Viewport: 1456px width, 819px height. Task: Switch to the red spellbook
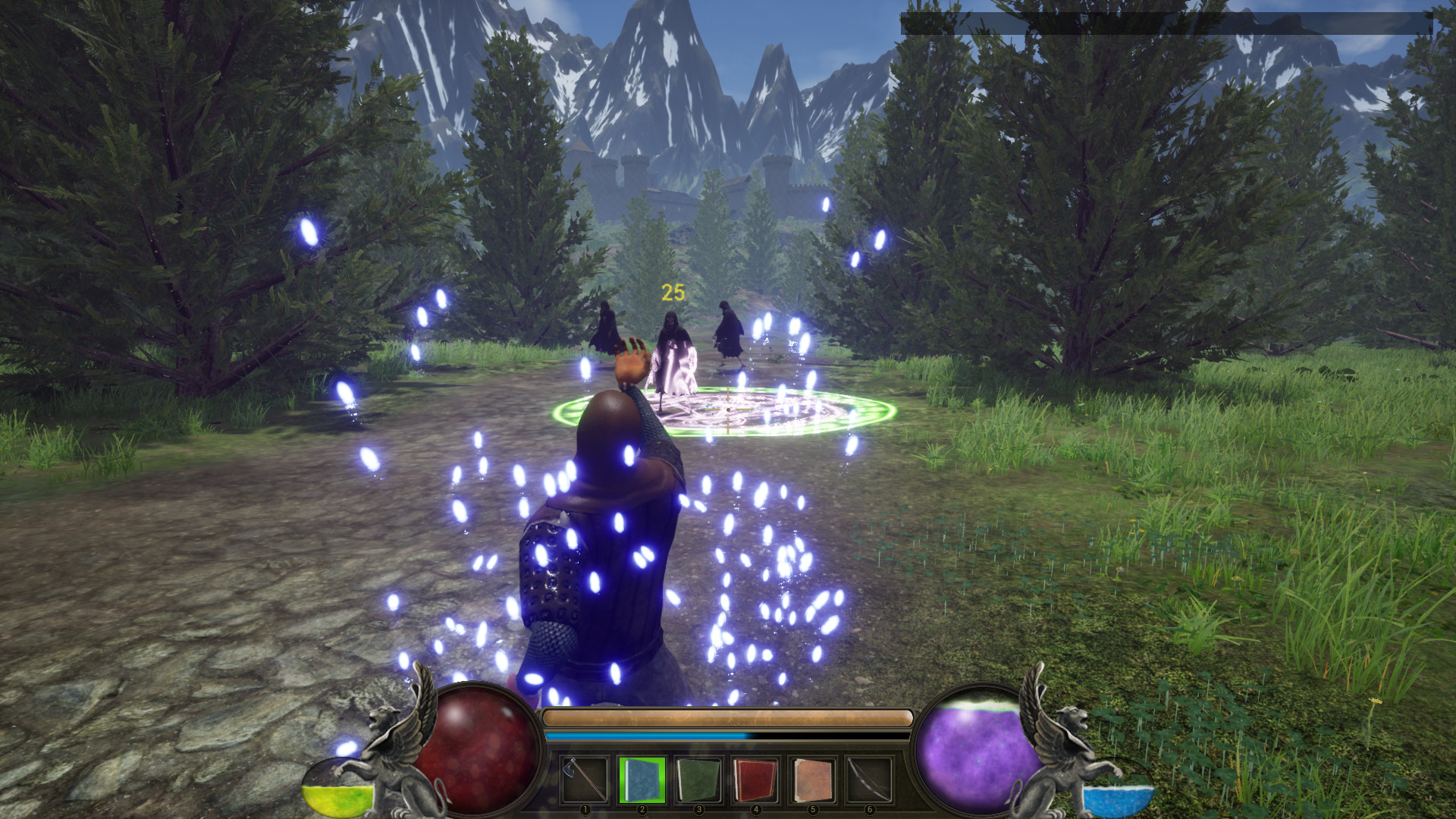[x=755, y=780]
